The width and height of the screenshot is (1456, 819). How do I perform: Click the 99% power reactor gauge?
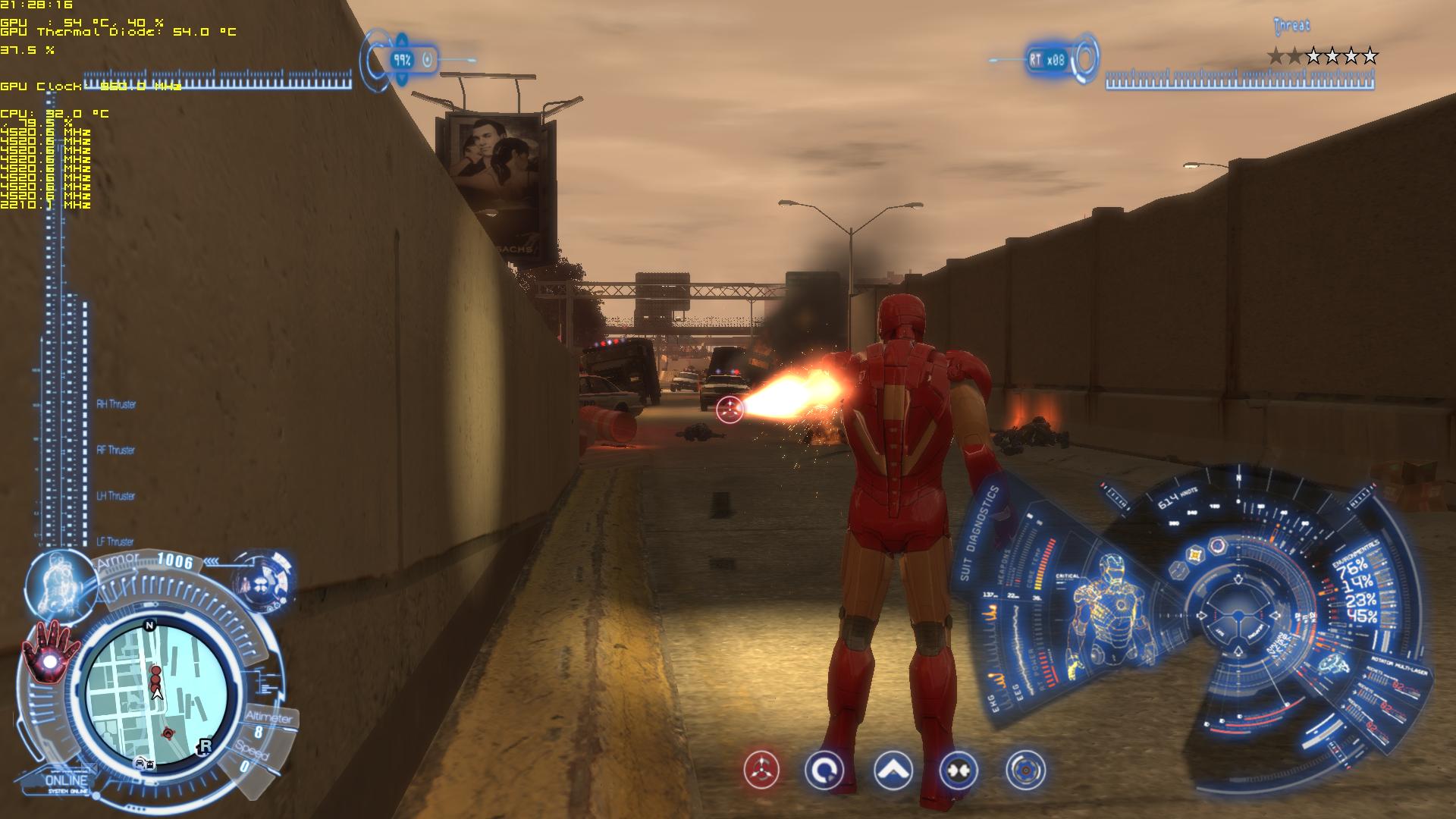(402, 59)
